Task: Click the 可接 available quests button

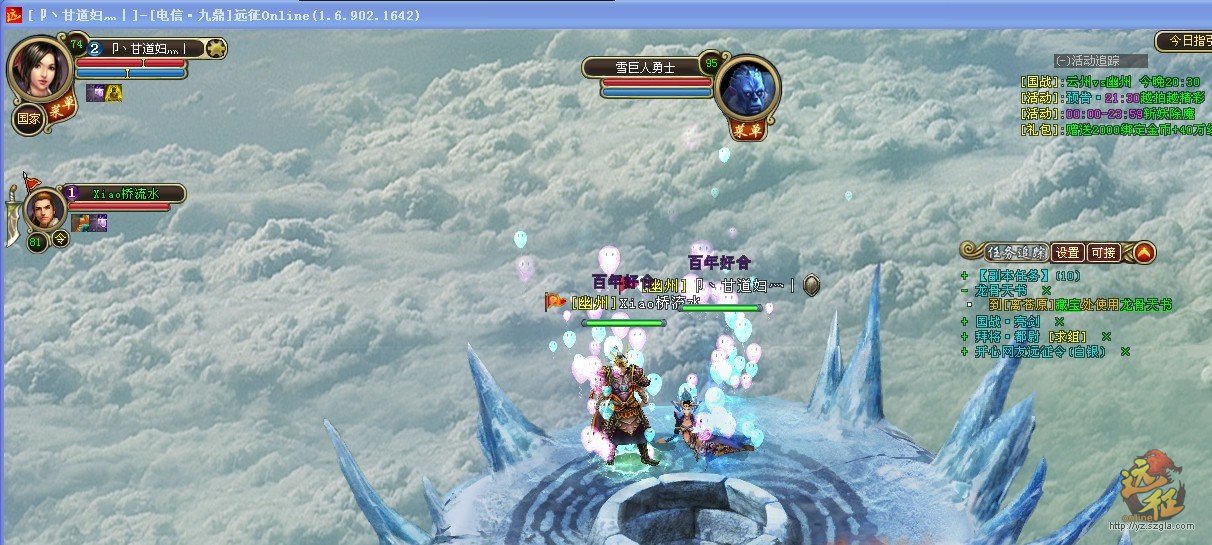Action: 1103,252
